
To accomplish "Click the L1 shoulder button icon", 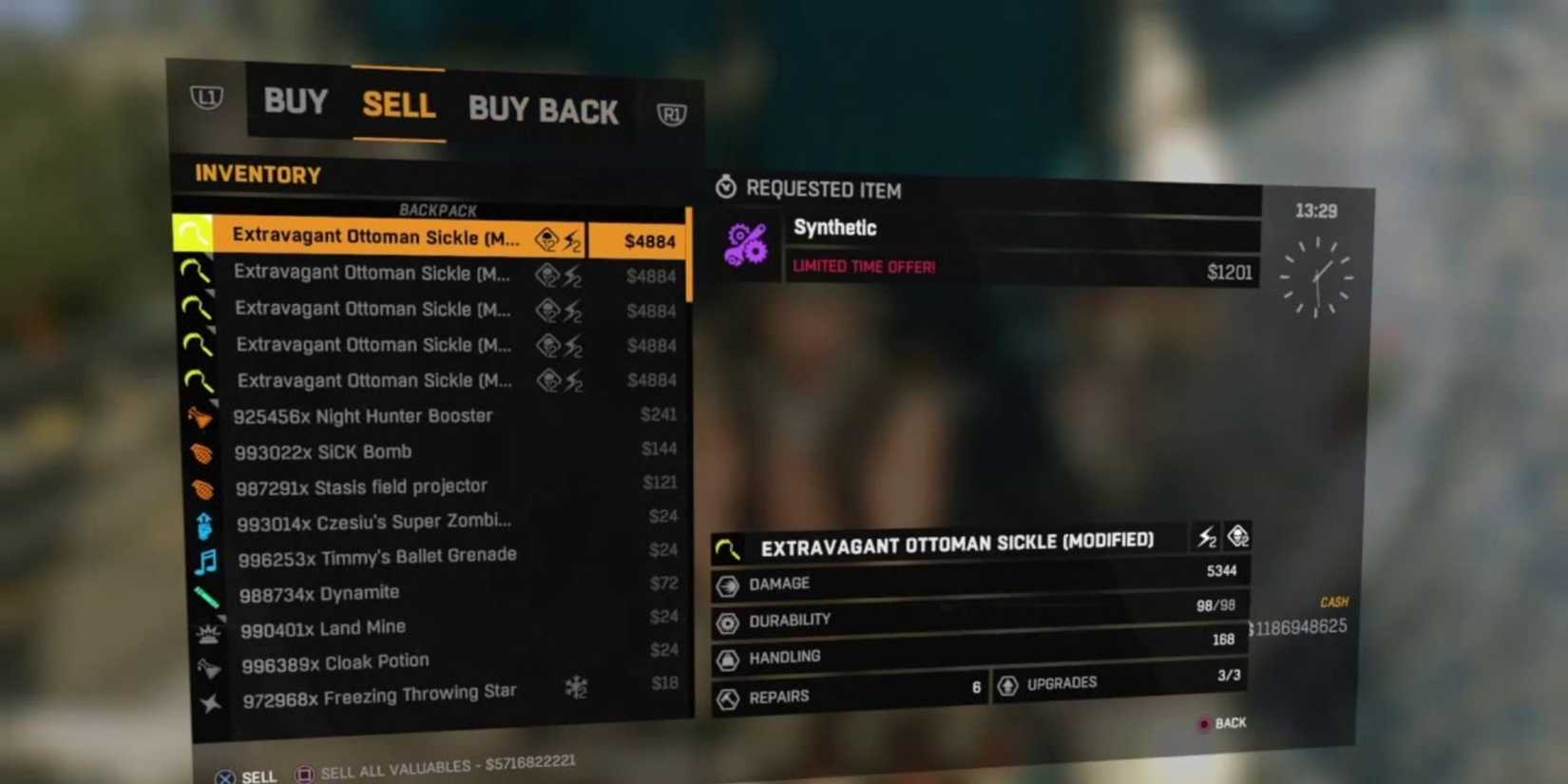I will pos(207,97).
